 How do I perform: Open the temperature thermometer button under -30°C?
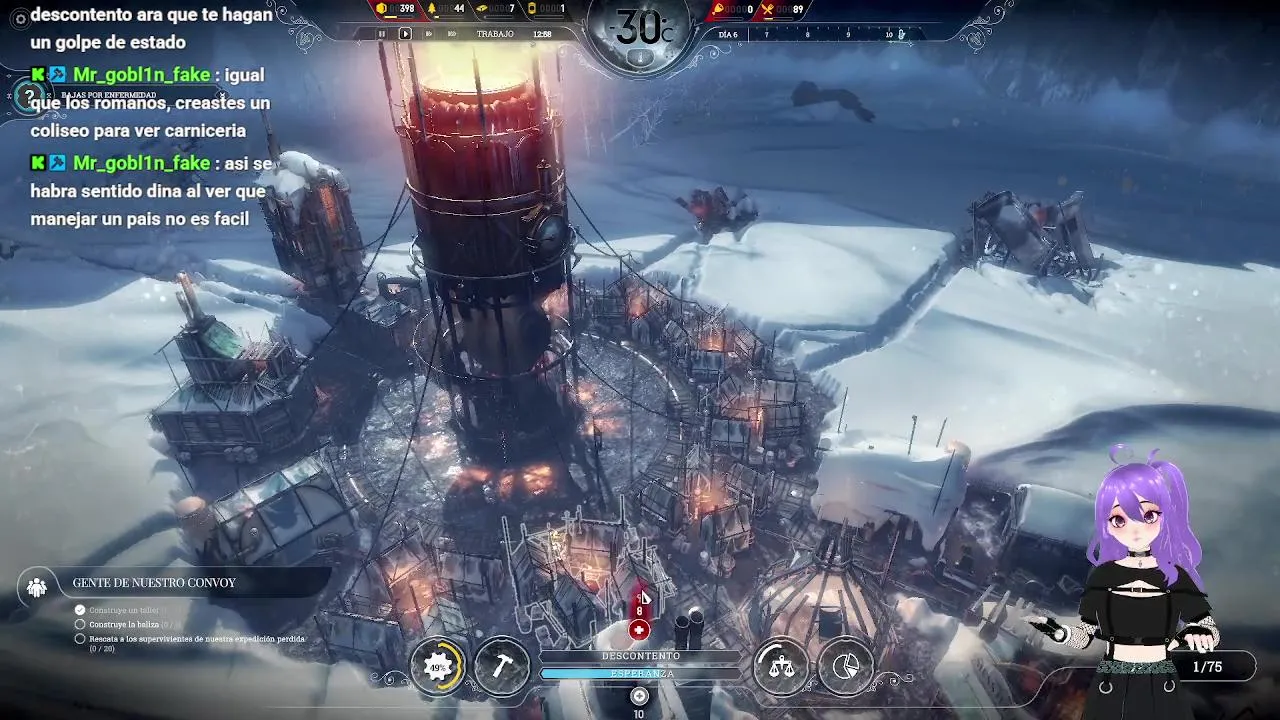click(x=640, y=57)
